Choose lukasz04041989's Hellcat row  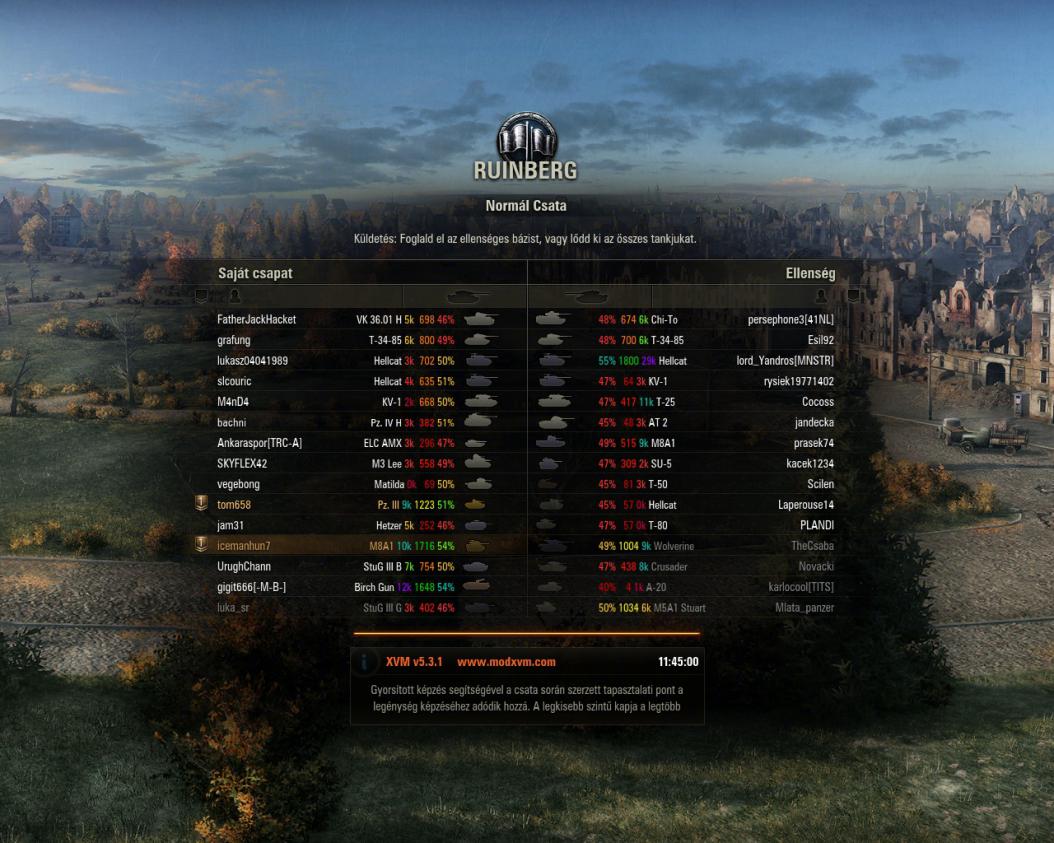tap(252, 361)
